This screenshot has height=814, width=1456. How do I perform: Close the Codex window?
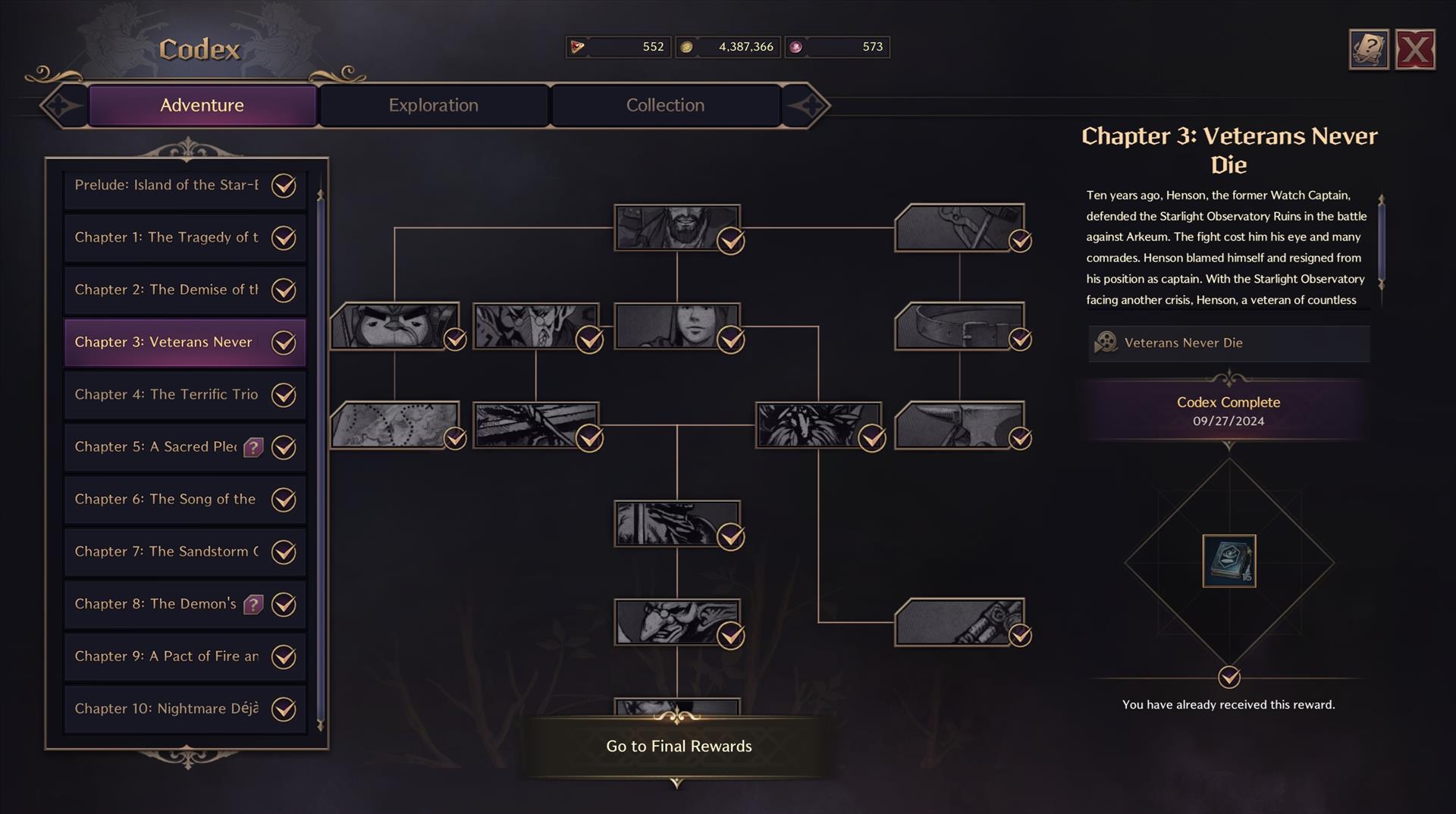[x=1414, y=50]
